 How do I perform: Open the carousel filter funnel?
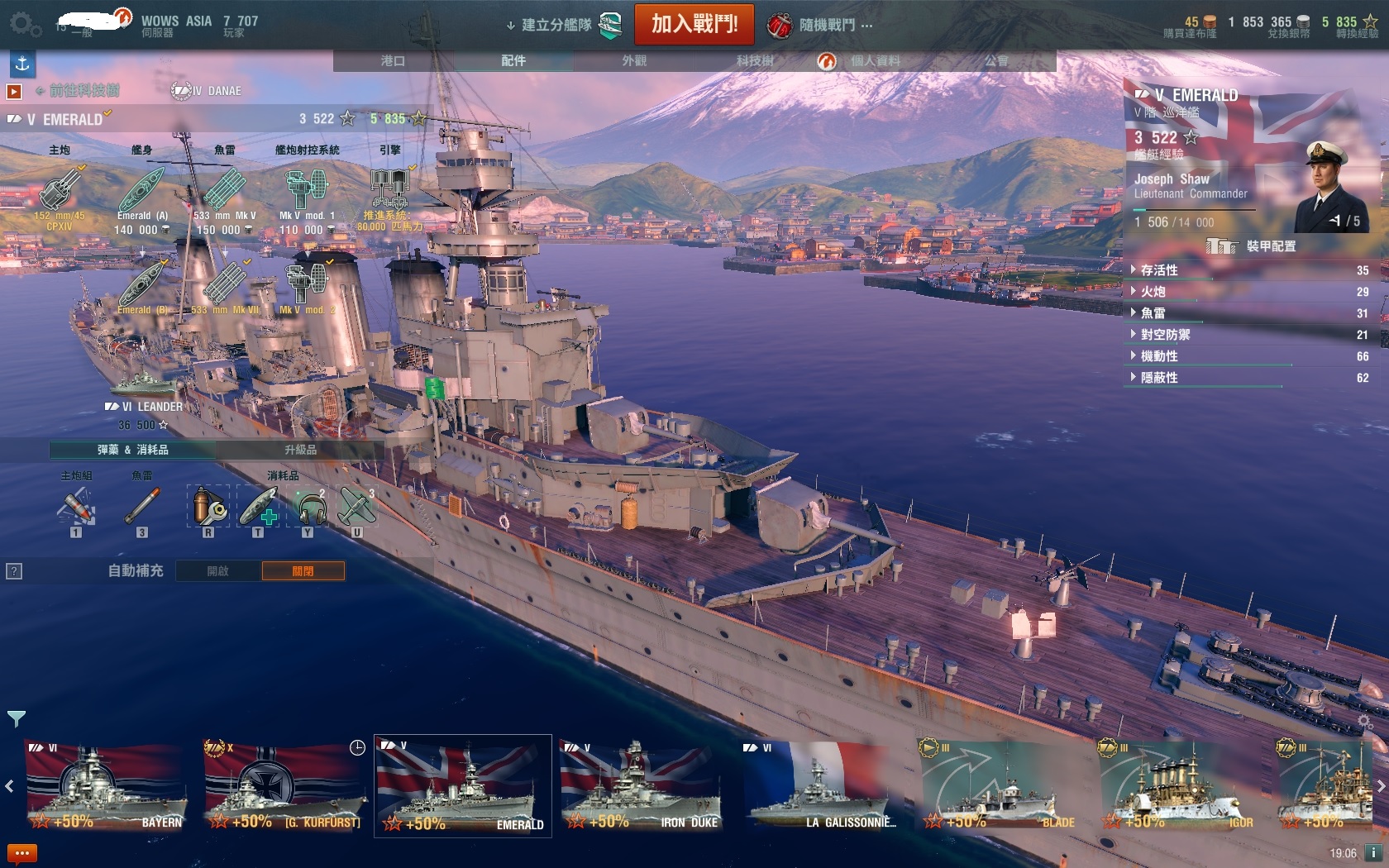tap(16, 718)
